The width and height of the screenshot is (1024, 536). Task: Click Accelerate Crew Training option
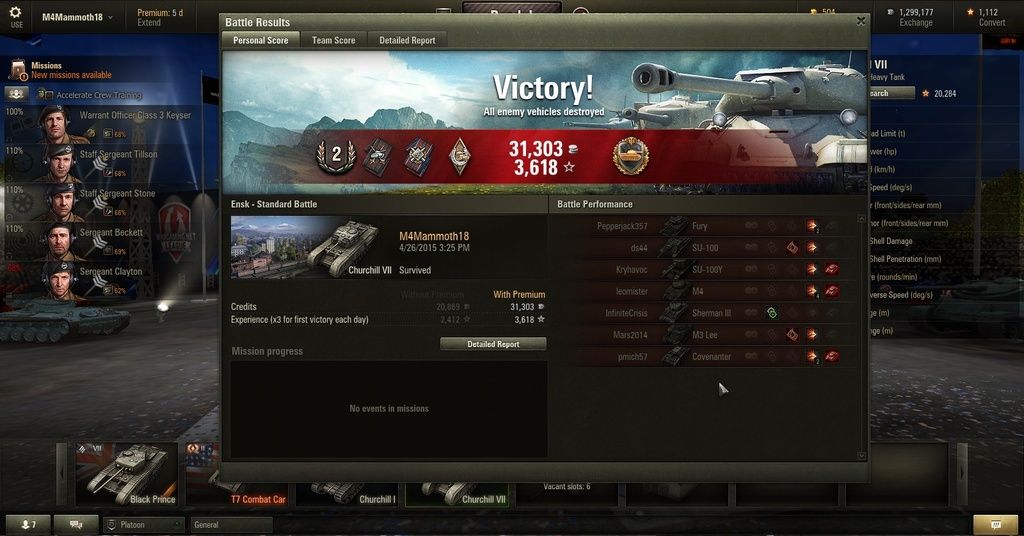(x=98, y=95)
